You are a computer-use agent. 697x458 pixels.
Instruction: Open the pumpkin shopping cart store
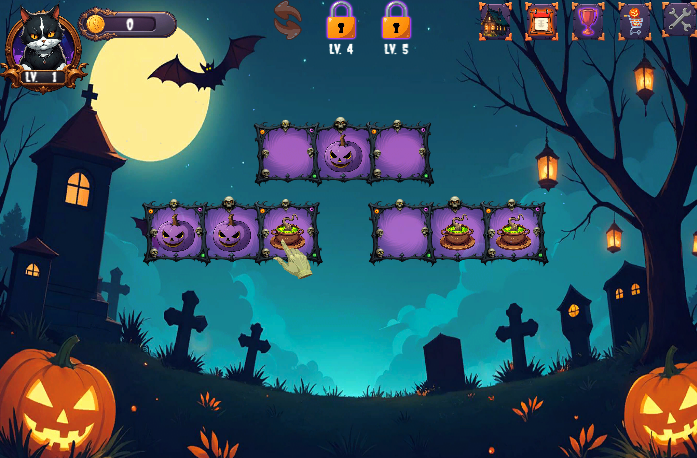[634, 20]
